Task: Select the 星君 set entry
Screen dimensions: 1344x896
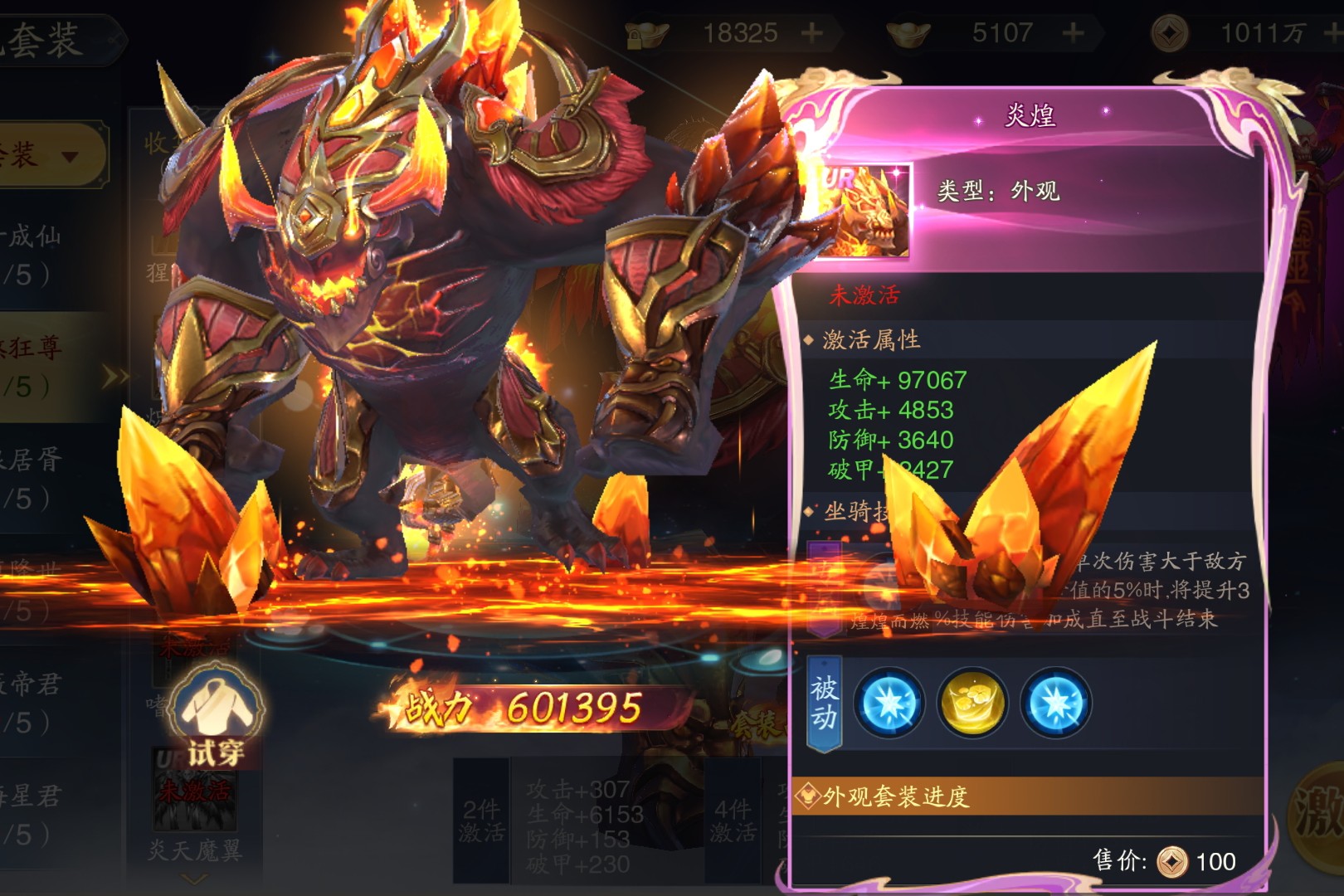Action: point(33,813)
